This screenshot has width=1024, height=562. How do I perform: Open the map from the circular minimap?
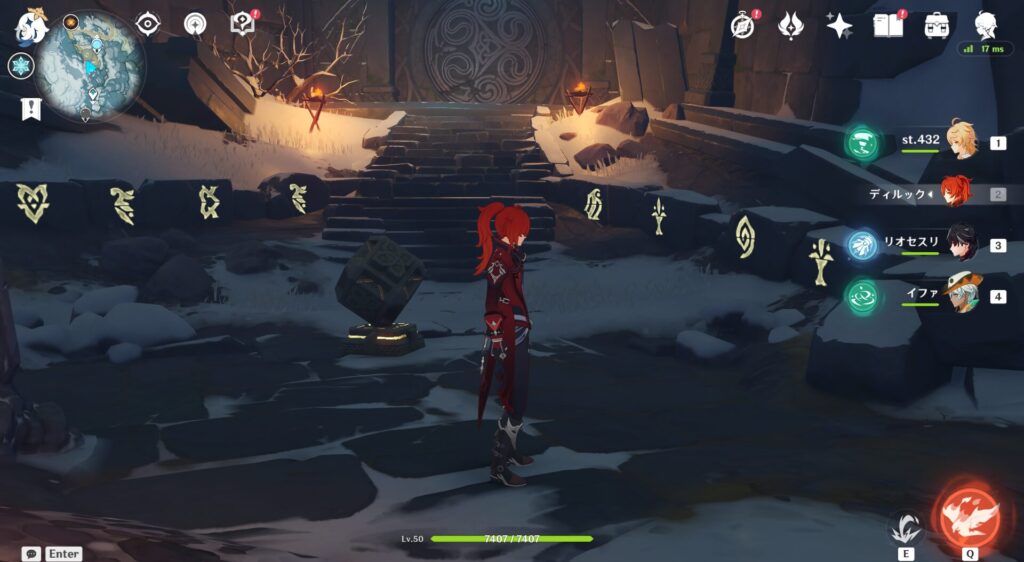(x=90, y=66)
